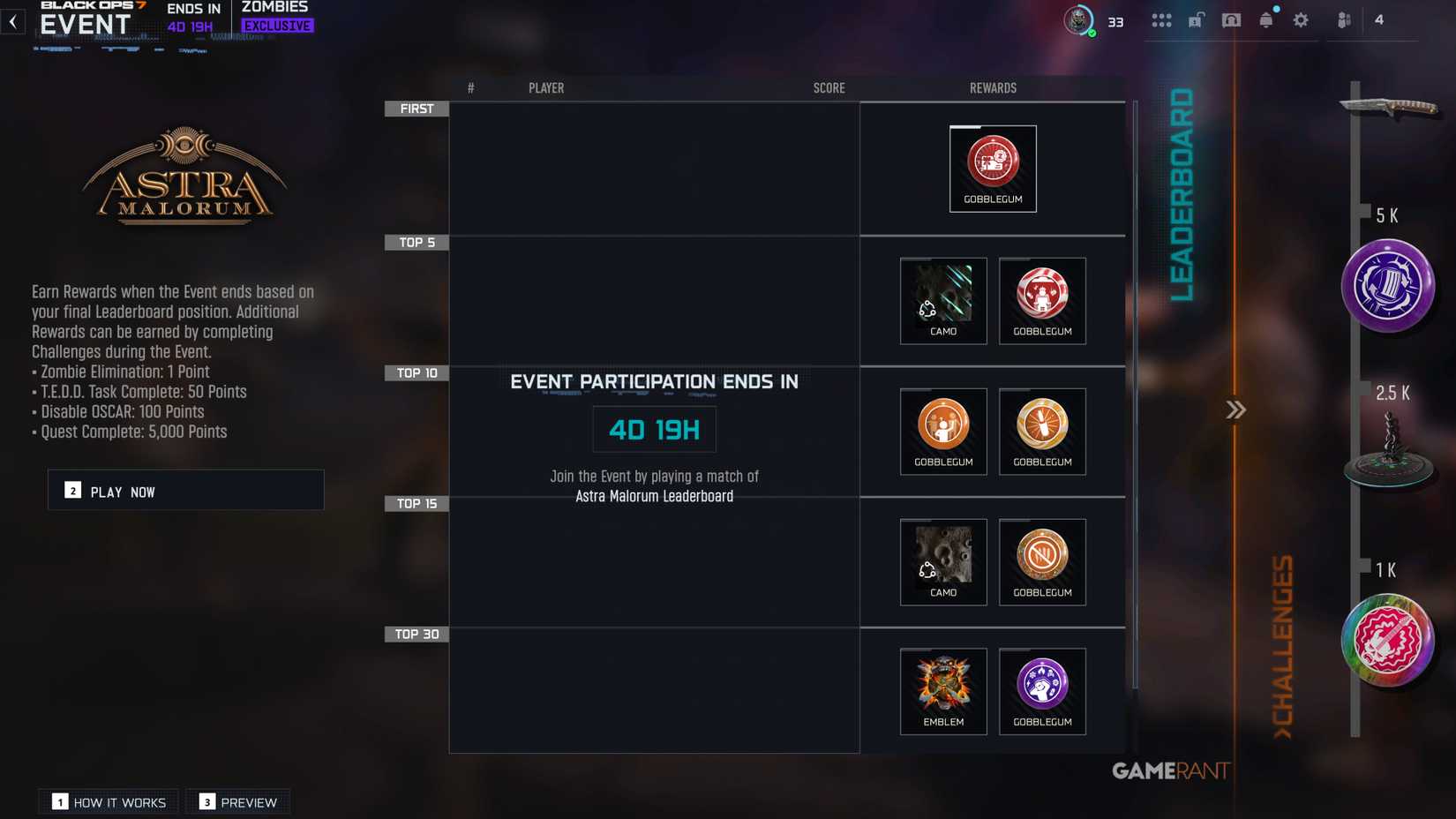The height and width of the screenshot is (819, 1456).
Task: Select the knife reward at the top milestone
Action: pos(1390,106)
